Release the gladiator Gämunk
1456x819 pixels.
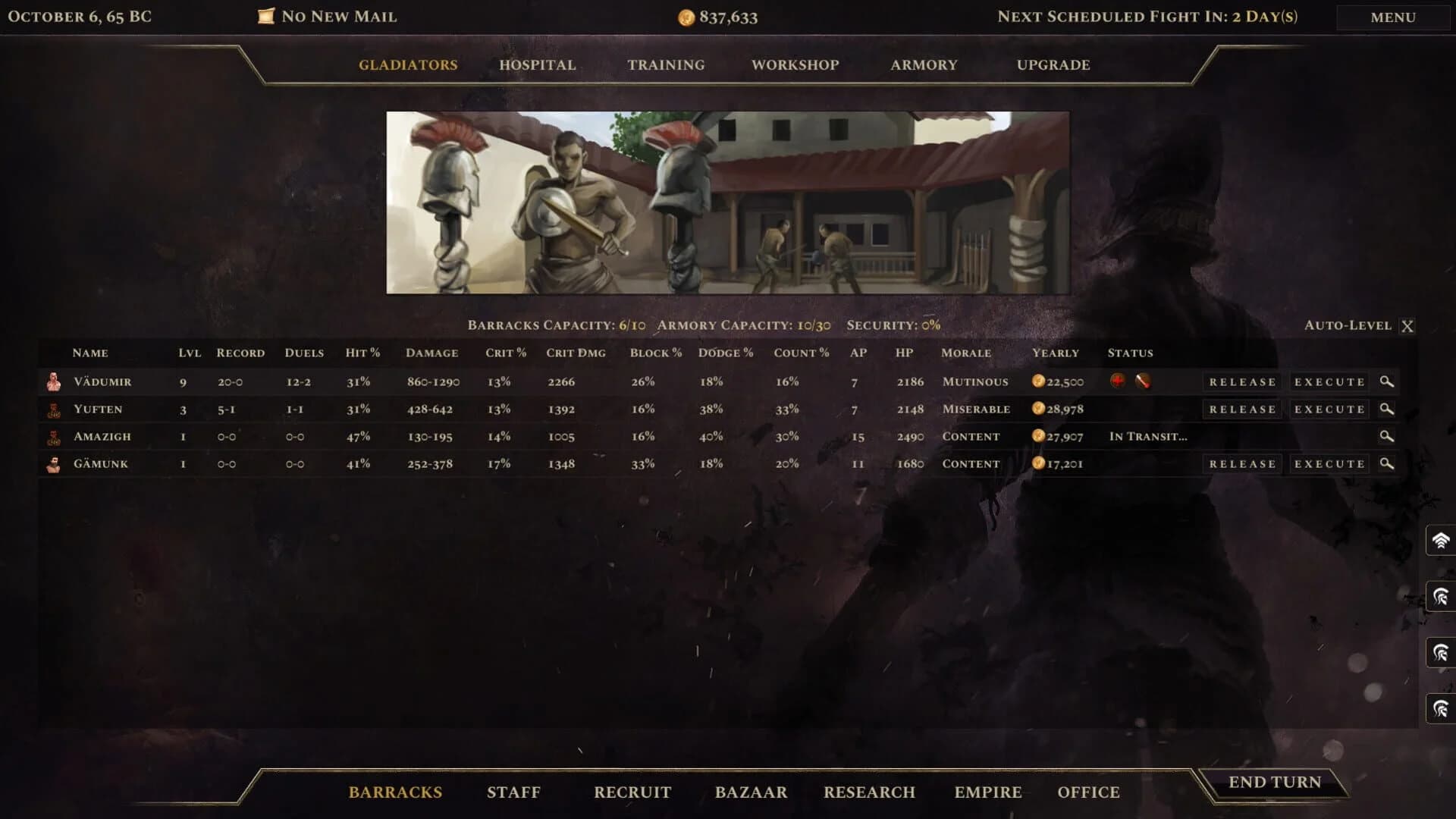pyautogui.click(x=1242, y=464)
